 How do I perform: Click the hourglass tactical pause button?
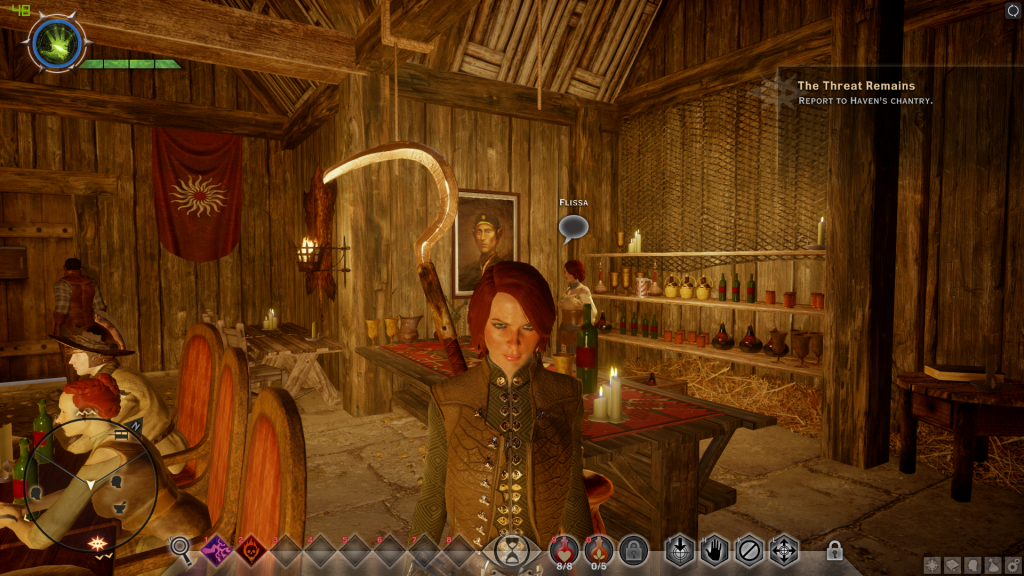pyautogui.click(x=512, y=550)
